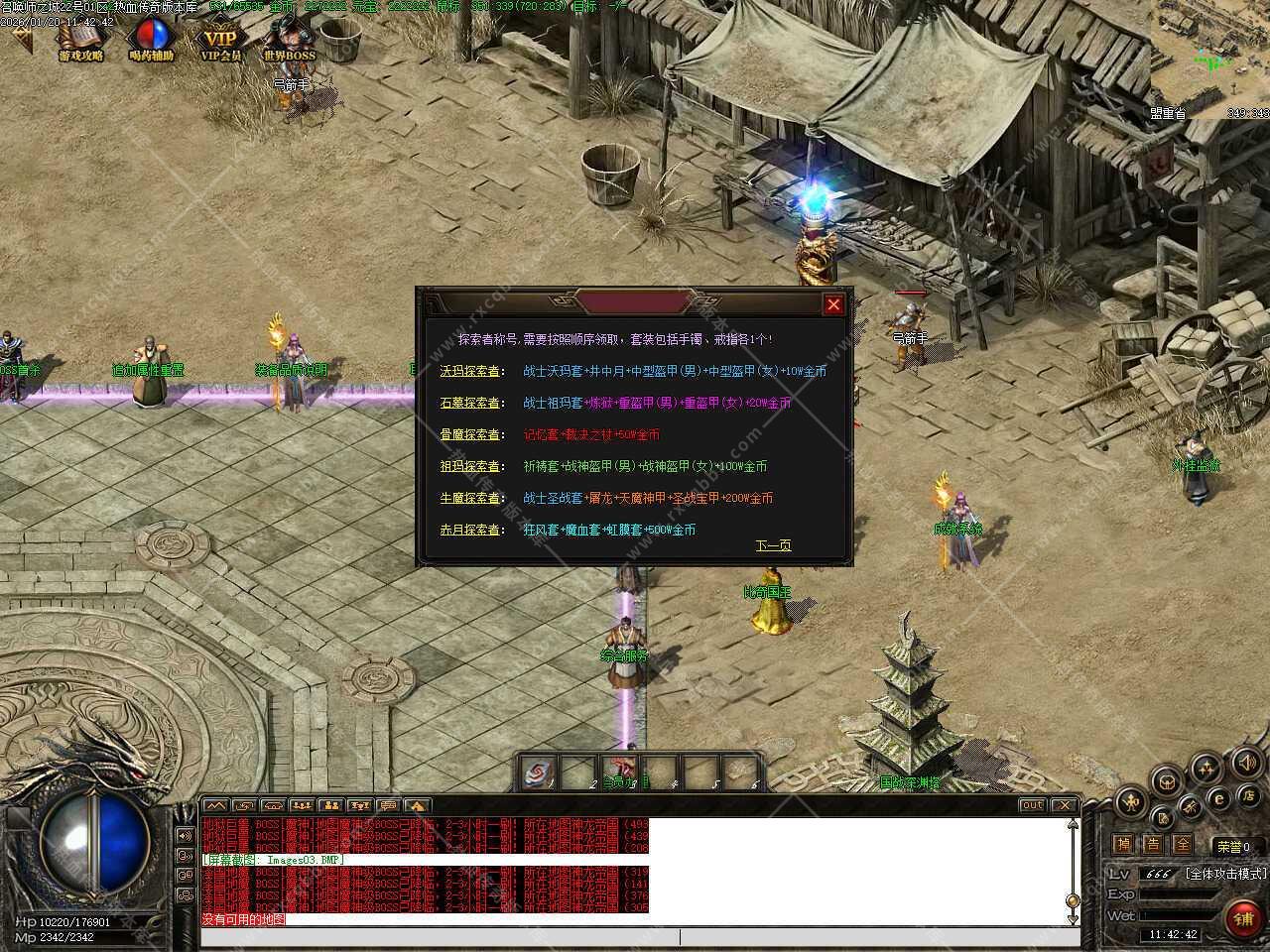Click the chat panel 'out' button

(1032, 805)
